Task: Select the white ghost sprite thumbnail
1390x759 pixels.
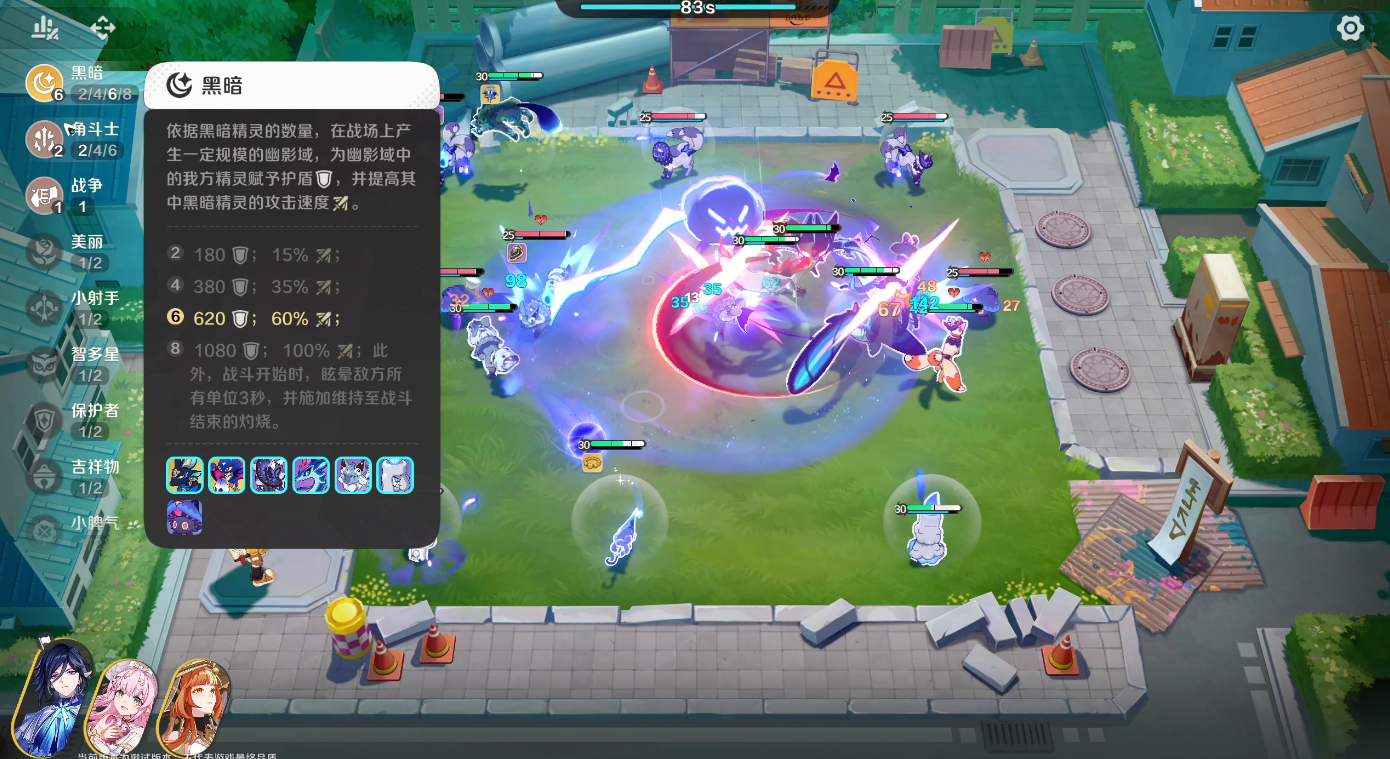Action: point(395,475)
